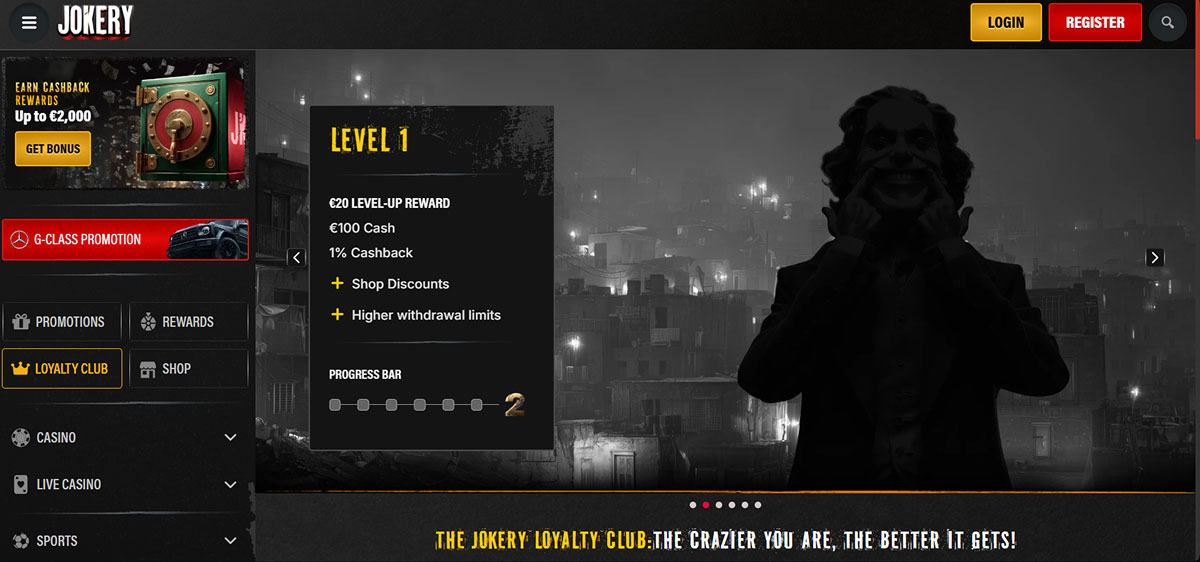Select the Loyalty Club entry
Image resolution: width=1200 pixels, height=562 pixels.
(x=62, y=368)
